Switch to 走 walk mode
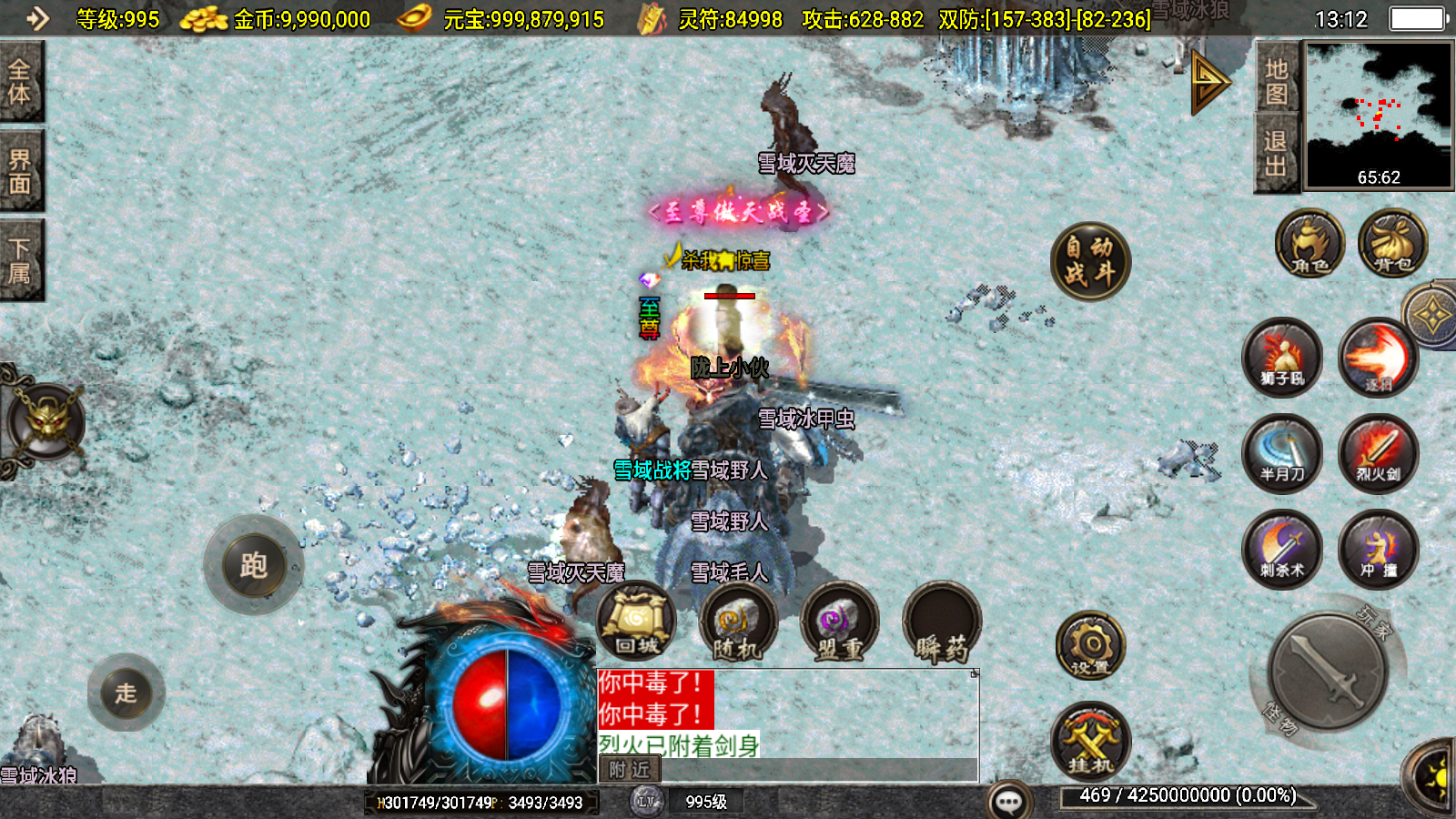1456x819 pixels. (126, 693)
